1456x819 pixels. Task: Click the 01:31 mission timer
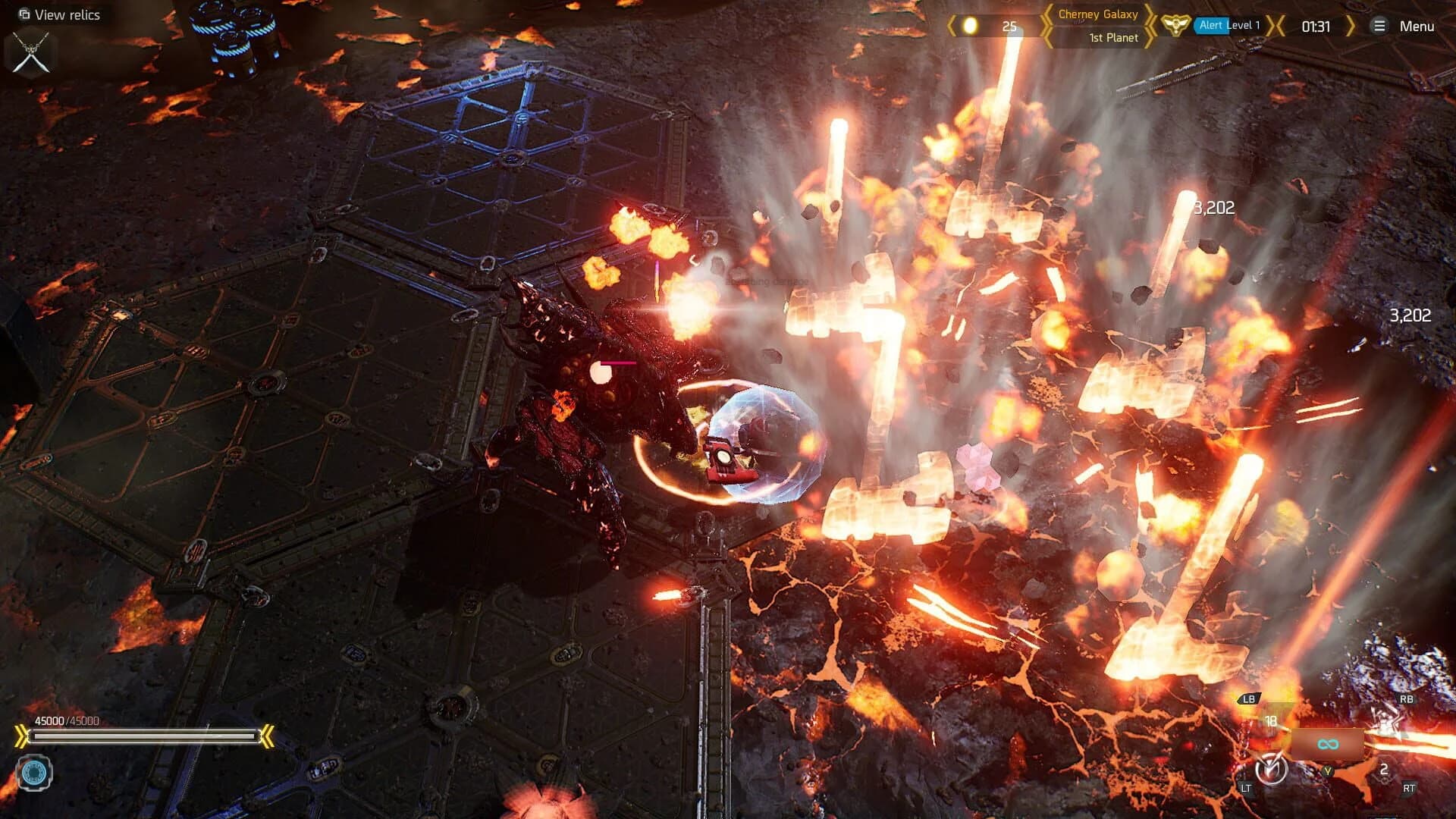(1316, 26)
